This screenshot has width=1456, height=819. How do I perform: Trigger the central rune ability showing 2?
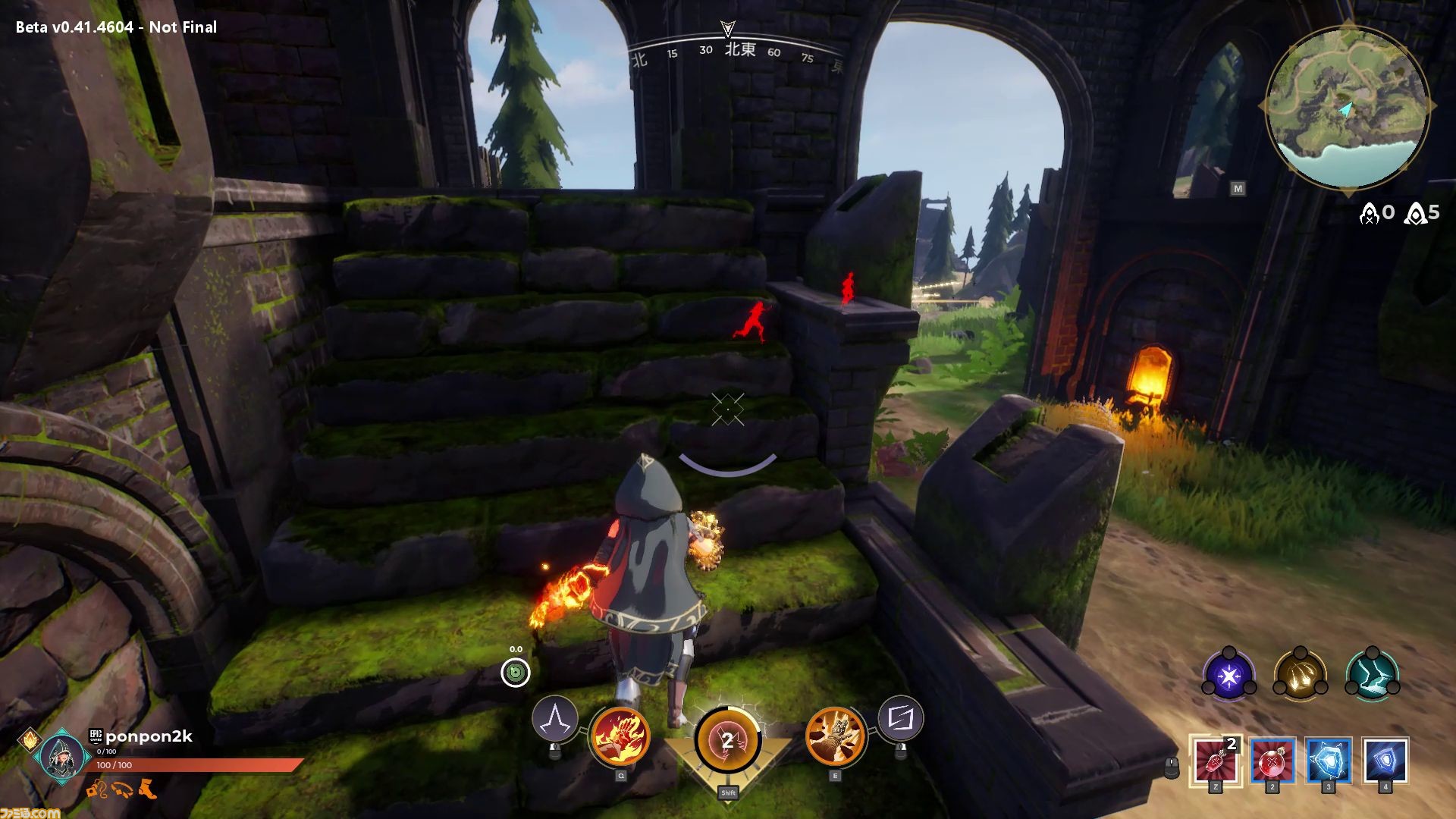tap(728, 741)
